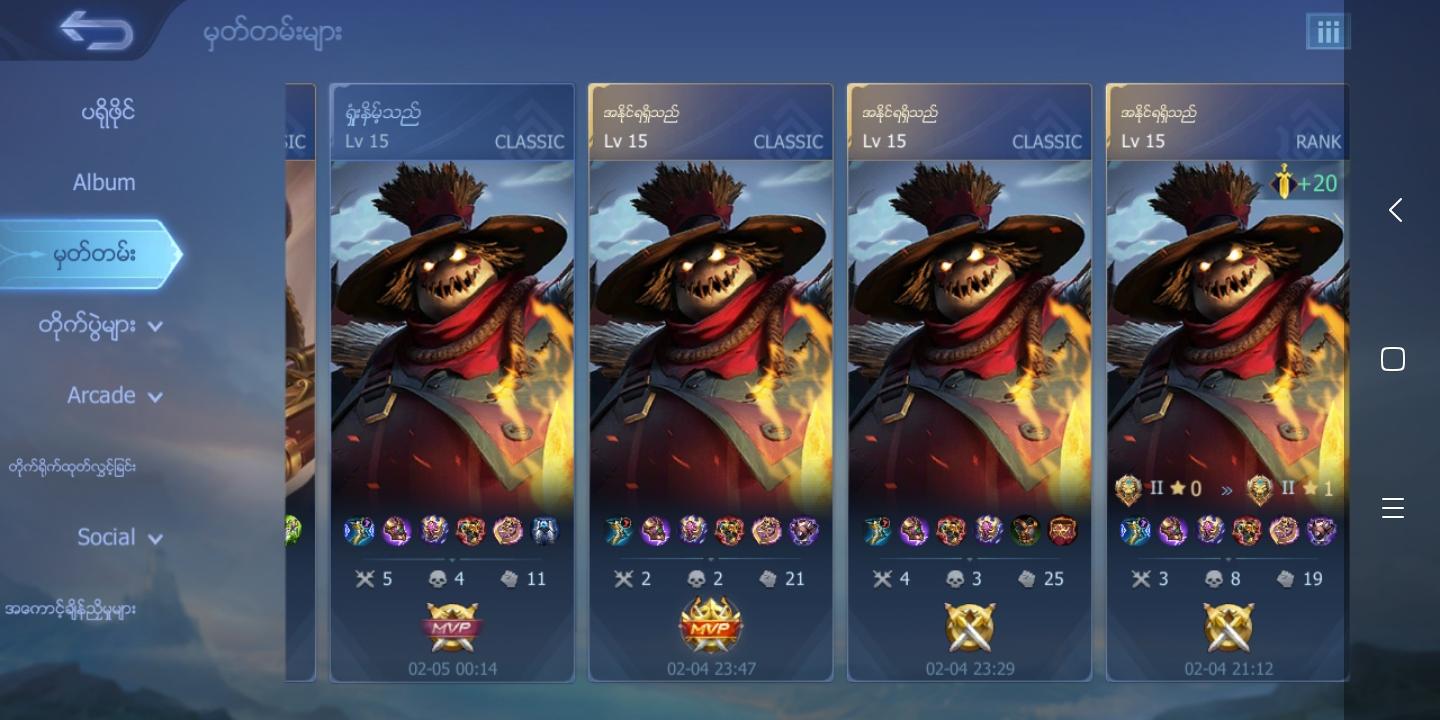Click the Grandmaster II rank medal with 0 stars

point(1129,490)
